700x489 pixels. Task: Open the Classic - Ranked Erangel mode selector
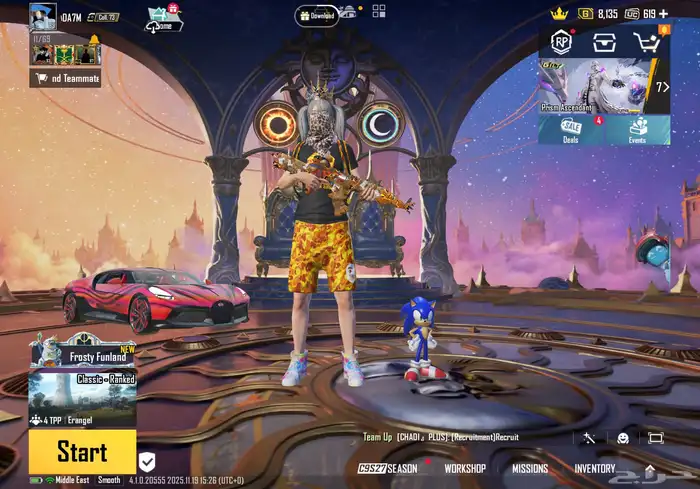click(x=82, y=391)
